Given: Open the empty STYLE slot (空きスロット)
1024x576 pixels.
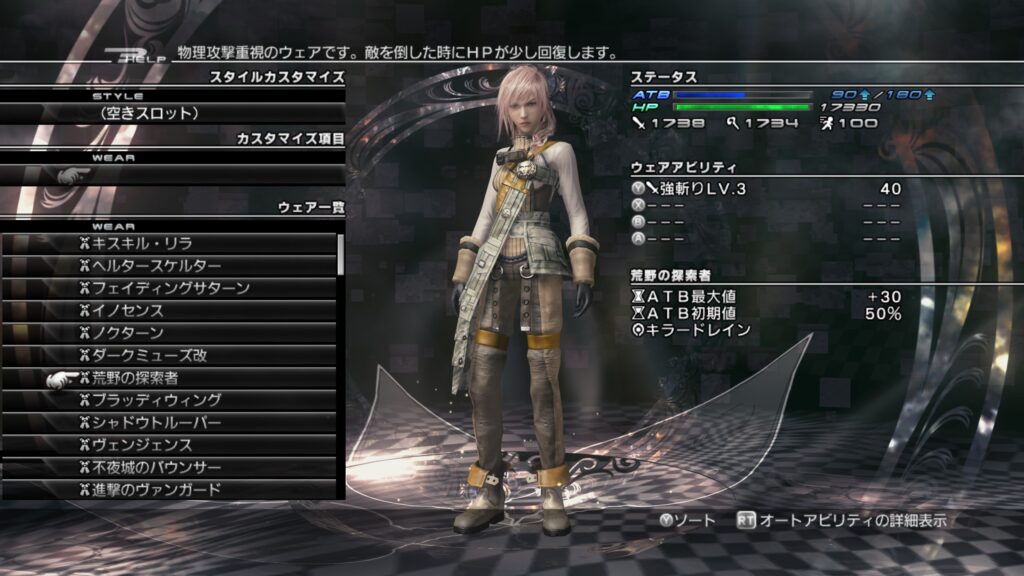Looking at the screenshot, I should pos(172,113).
